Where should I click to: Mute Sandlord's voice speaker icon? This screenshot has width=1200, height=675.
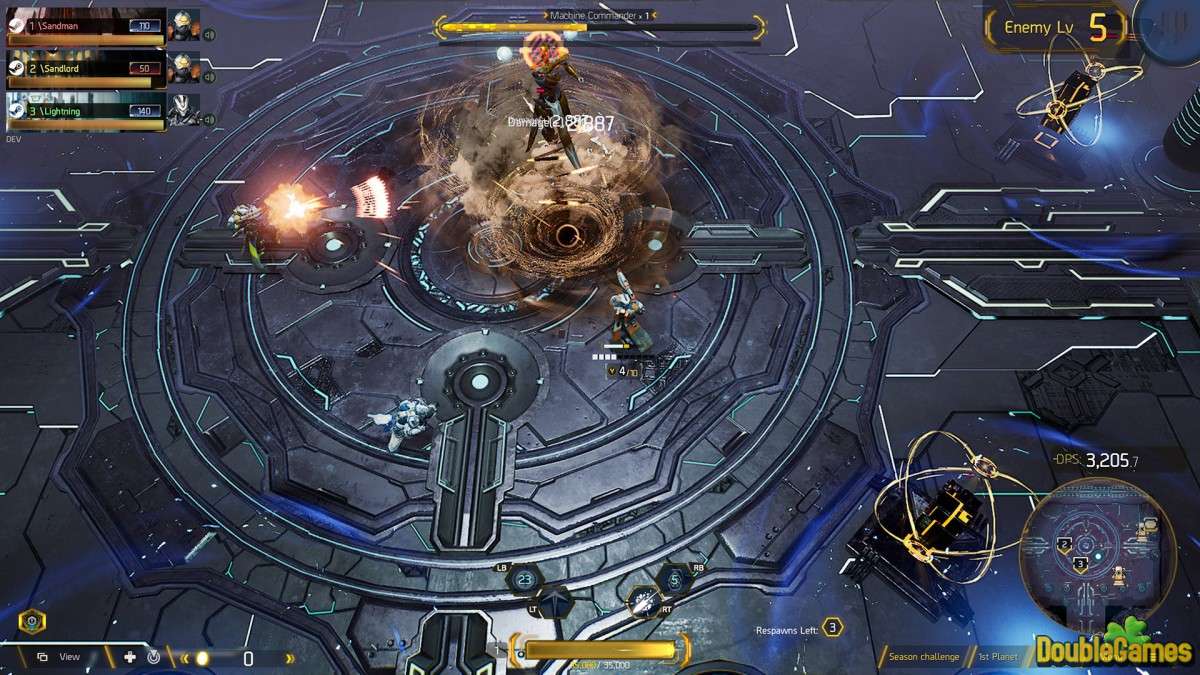tap(210, 77)
